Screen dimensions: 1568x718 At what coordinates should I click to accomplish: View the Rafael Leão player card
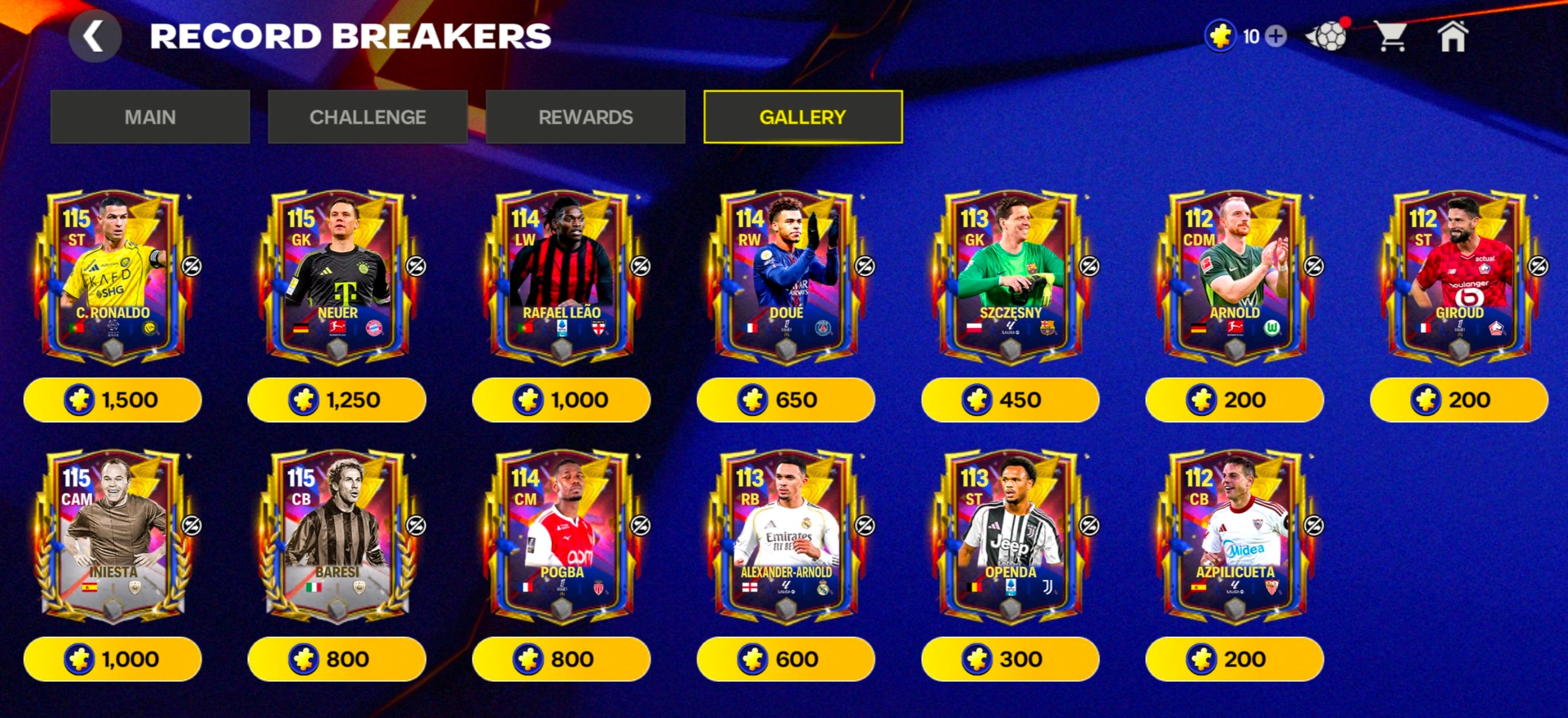561,277
